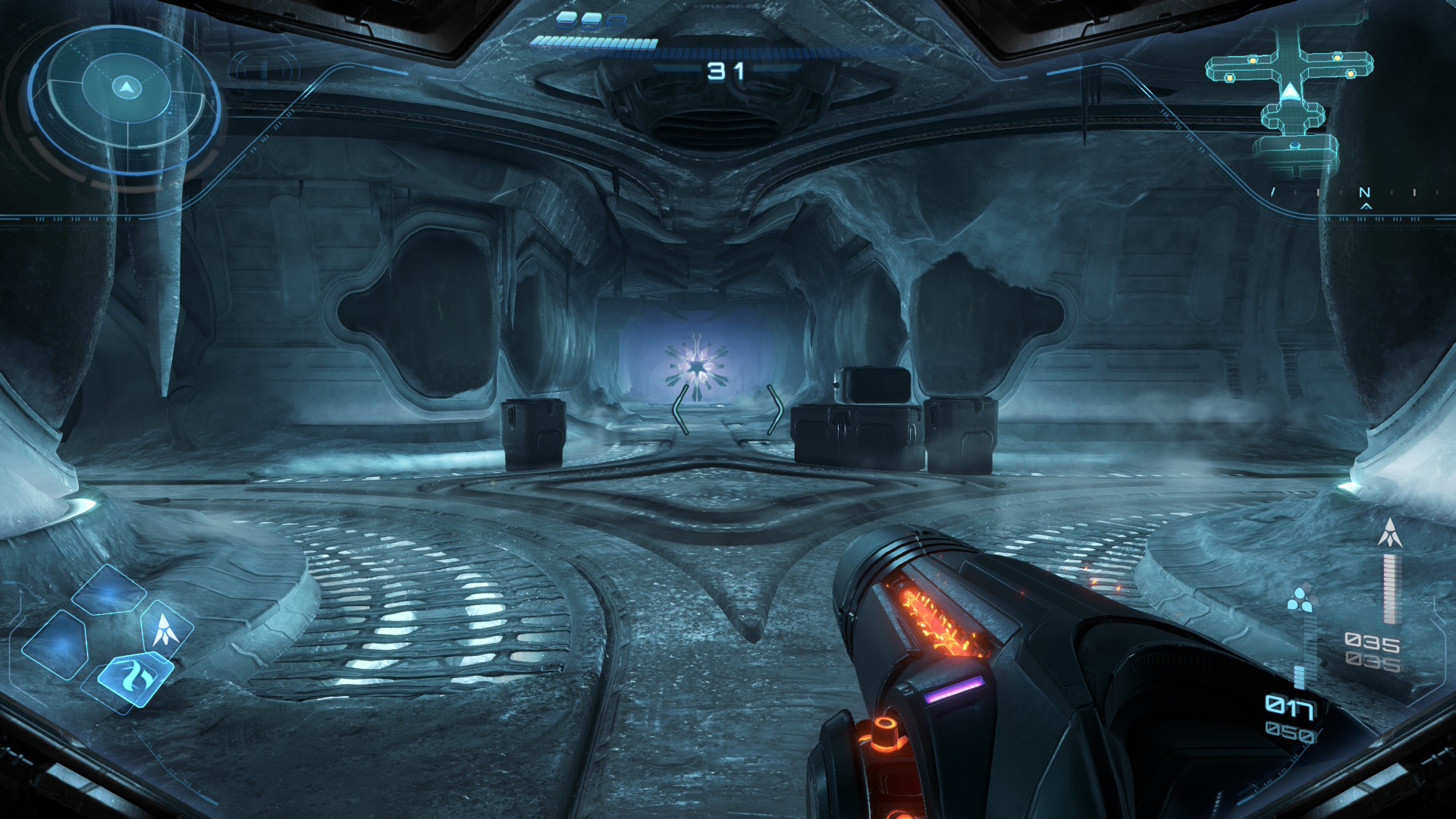This screenshot has width=1456, height=819.
Task: Click the missile ammo icon above the gauge
Action: coord(1389,533)
